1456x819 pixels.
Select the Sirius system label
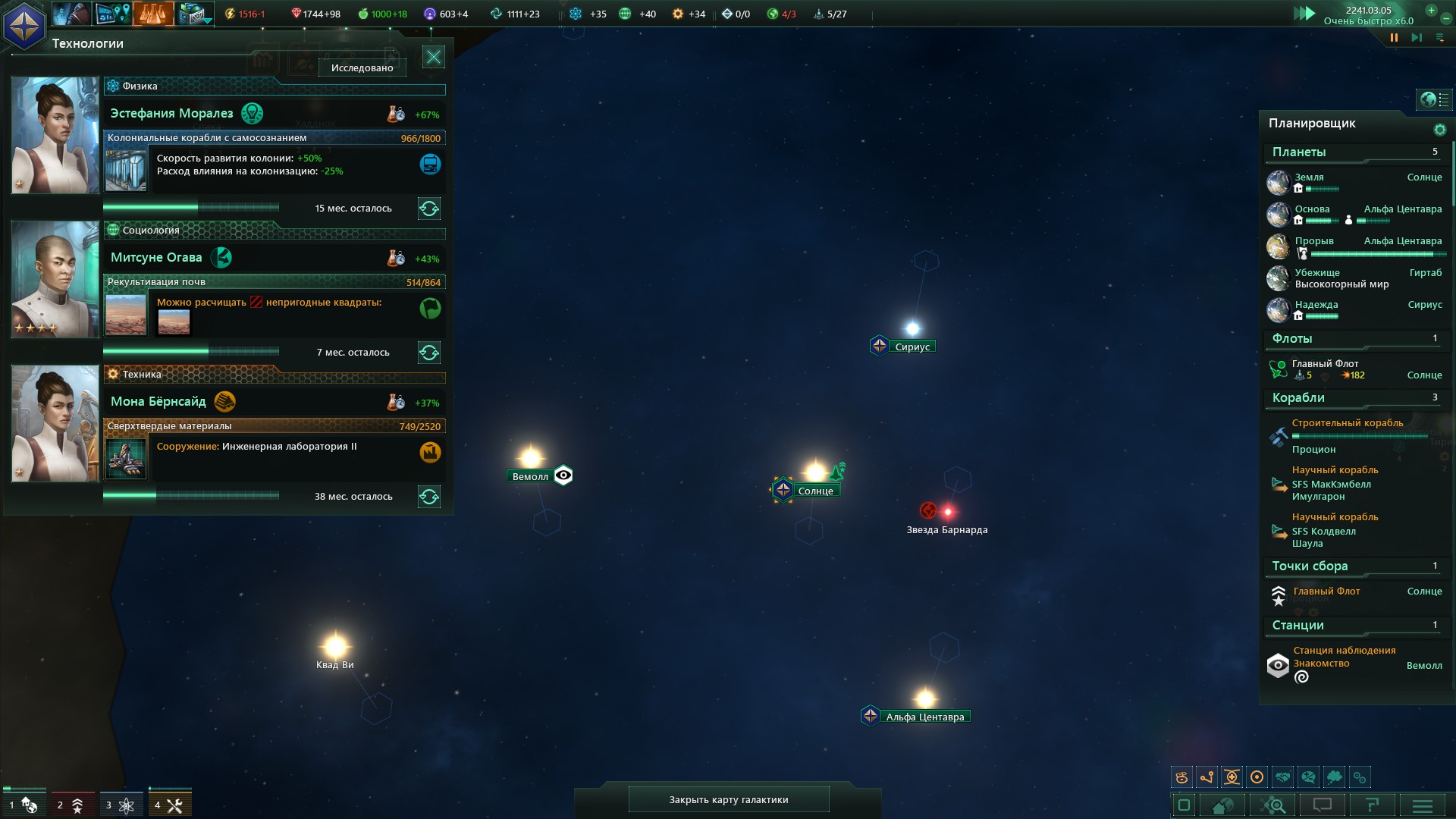[912, 347]
